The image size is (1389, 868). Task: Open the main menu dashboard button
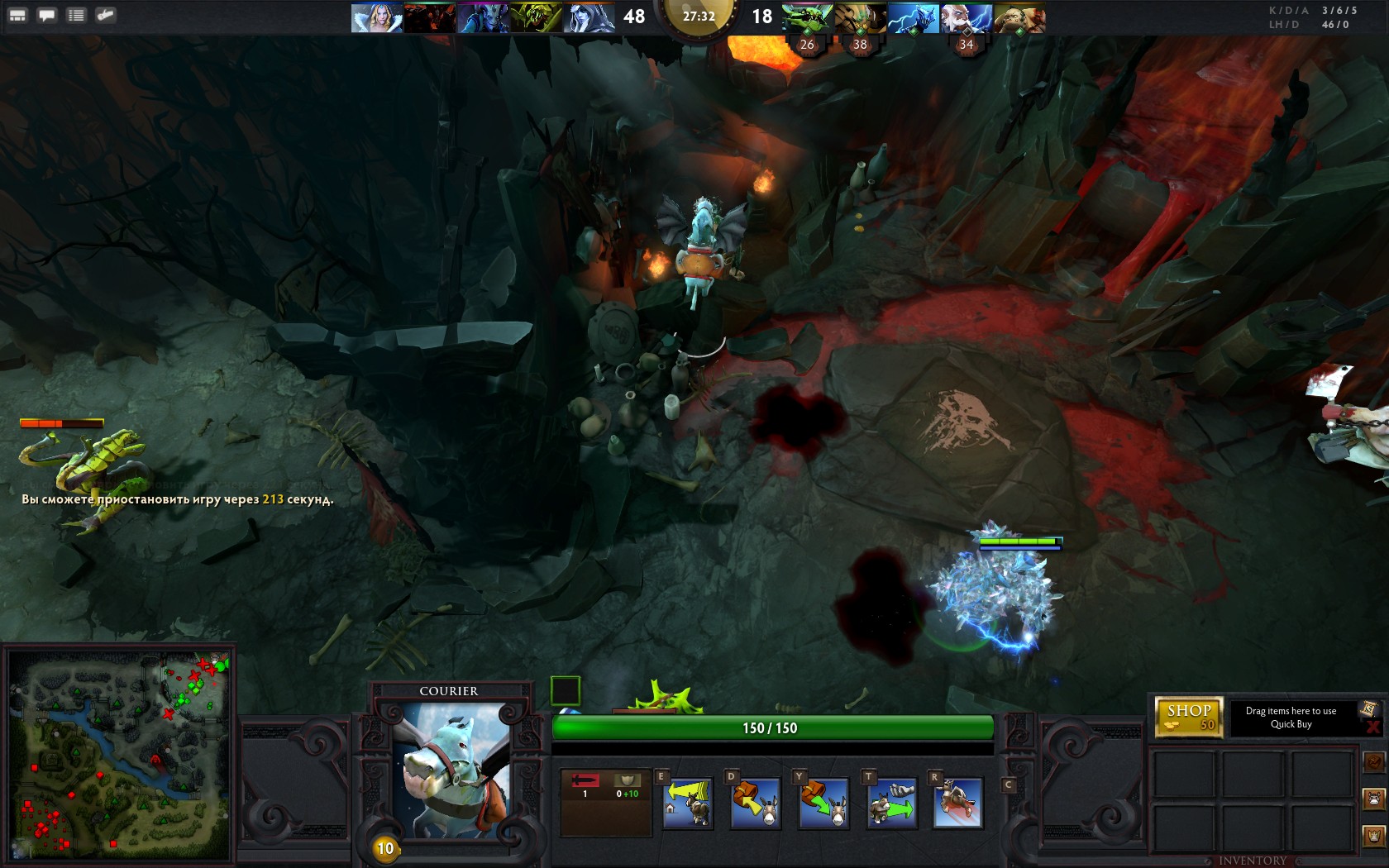coord(17,15)
